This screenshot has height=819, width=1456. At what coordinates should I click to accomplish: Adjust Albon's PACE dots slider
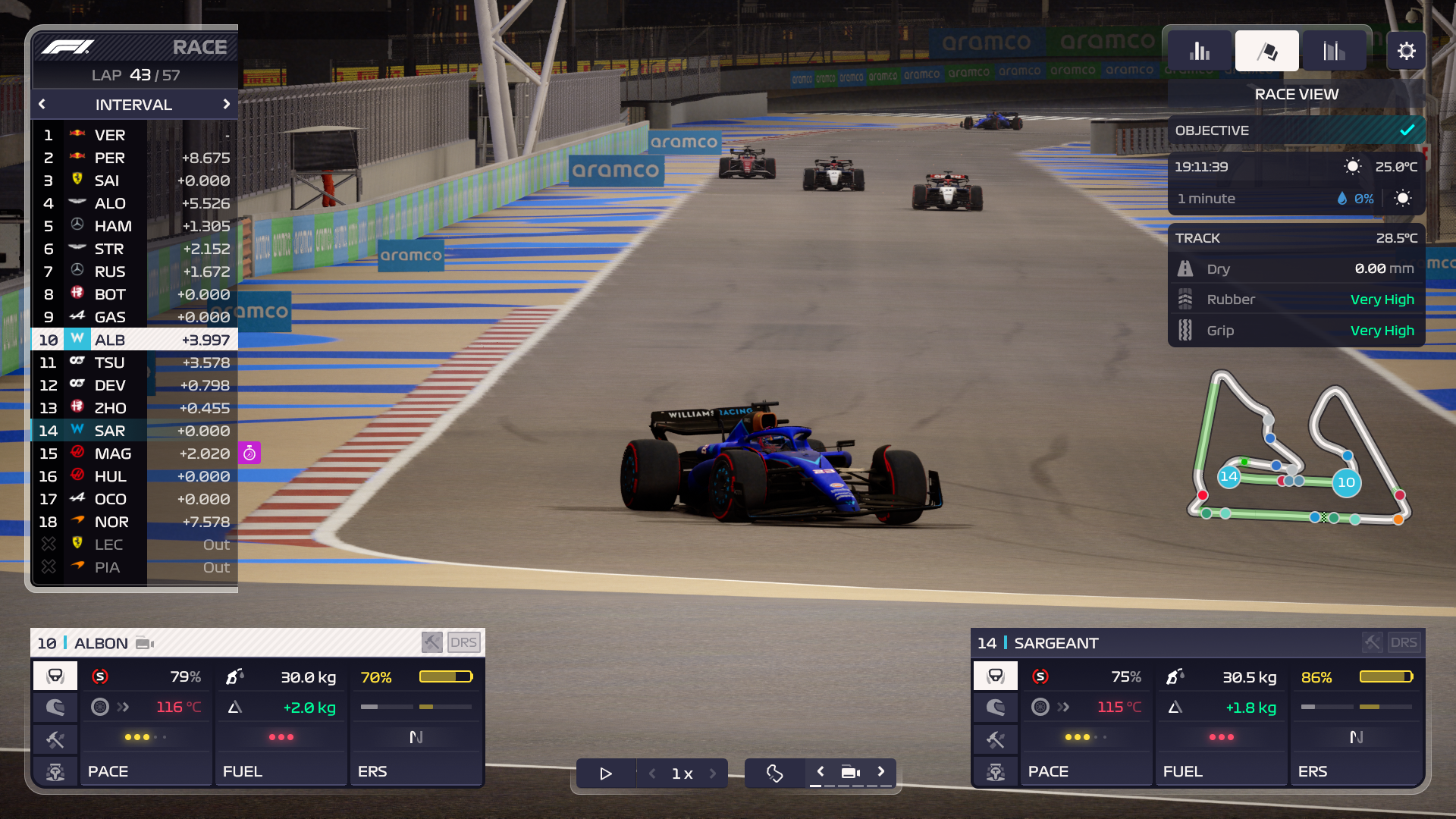(145, 736)
